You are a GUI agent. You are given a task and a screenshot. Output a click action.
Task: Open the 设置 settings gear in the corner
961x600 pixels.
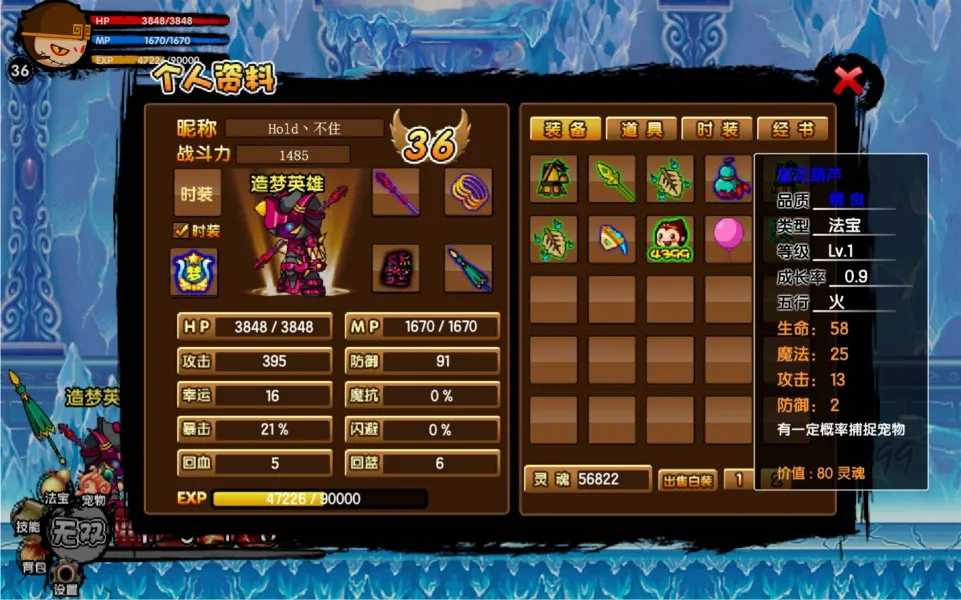click(x=66, y=577)
